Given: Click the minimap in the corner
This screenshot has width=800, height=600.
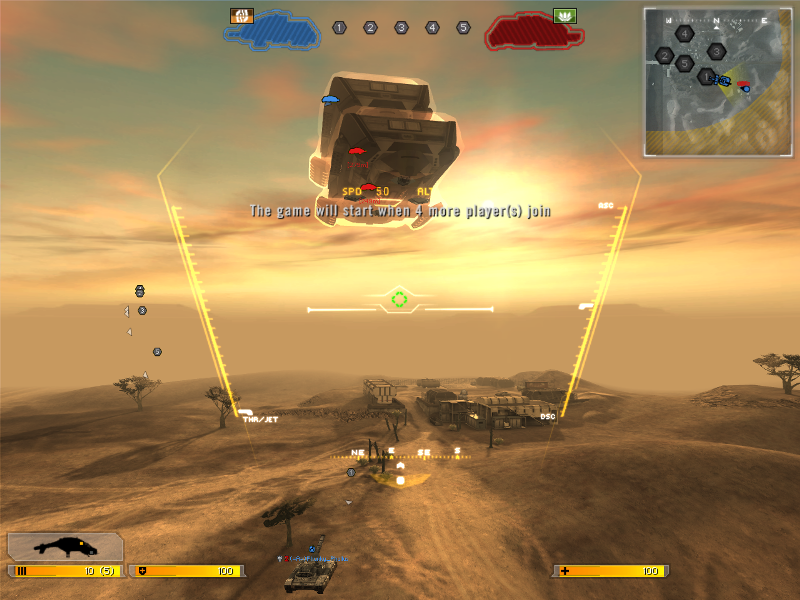Looking at the screenshot, I should tap(718, 82).
